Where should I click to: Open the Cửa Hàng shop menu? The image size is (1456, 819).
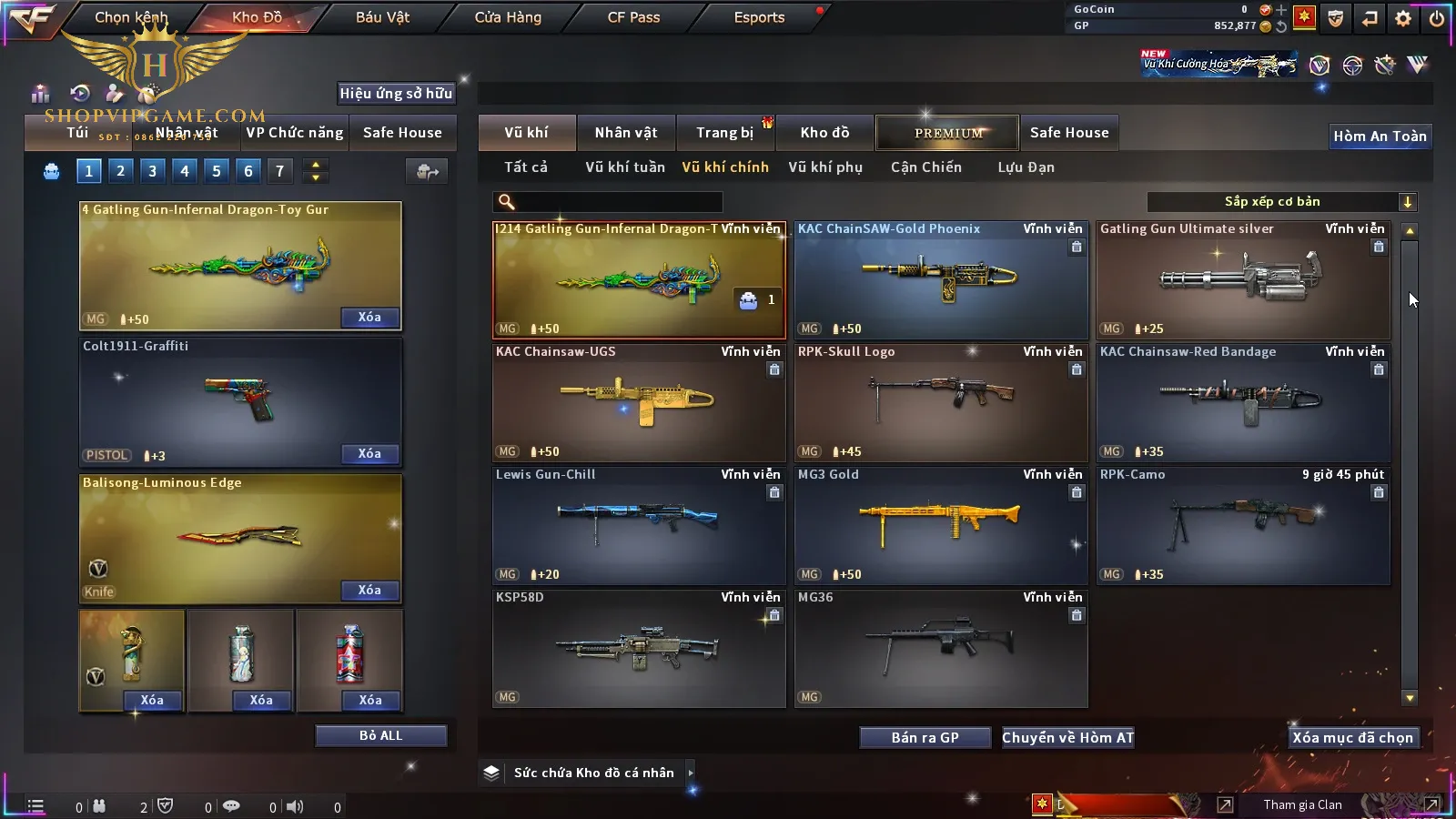[x=508, y=17]
